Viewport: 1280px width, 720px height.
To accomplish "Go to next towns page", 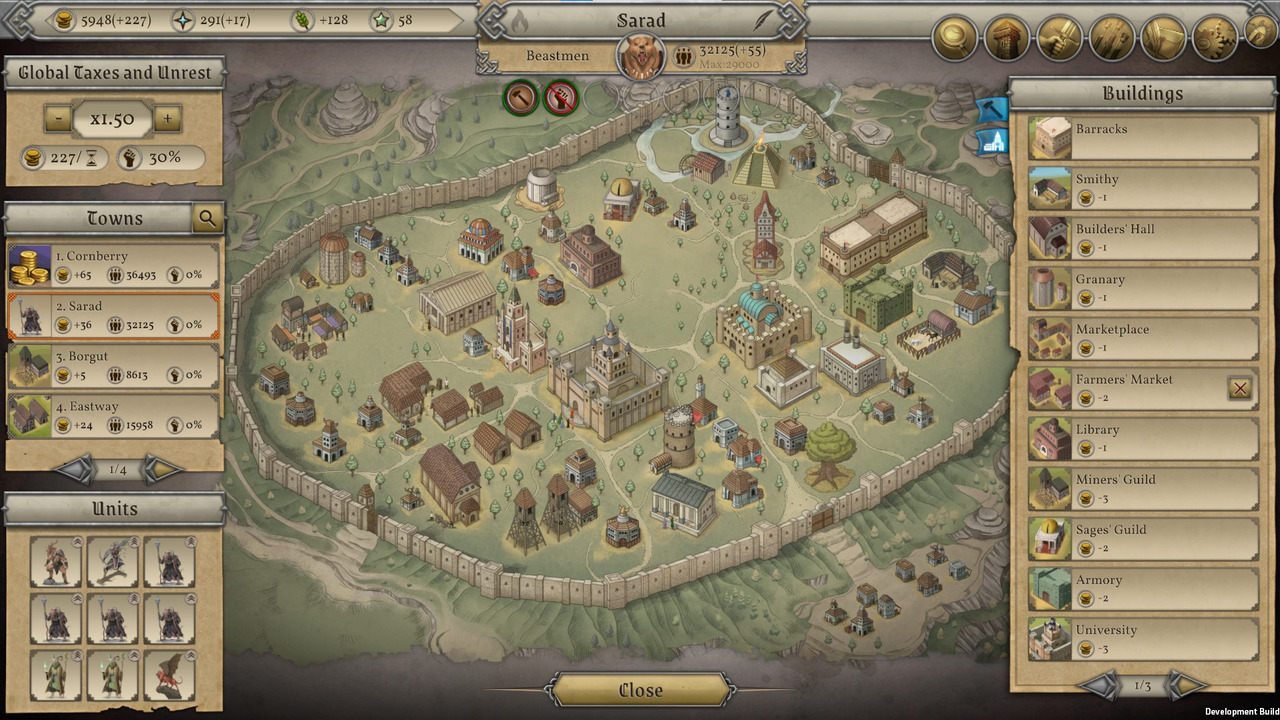I will 161,469.
